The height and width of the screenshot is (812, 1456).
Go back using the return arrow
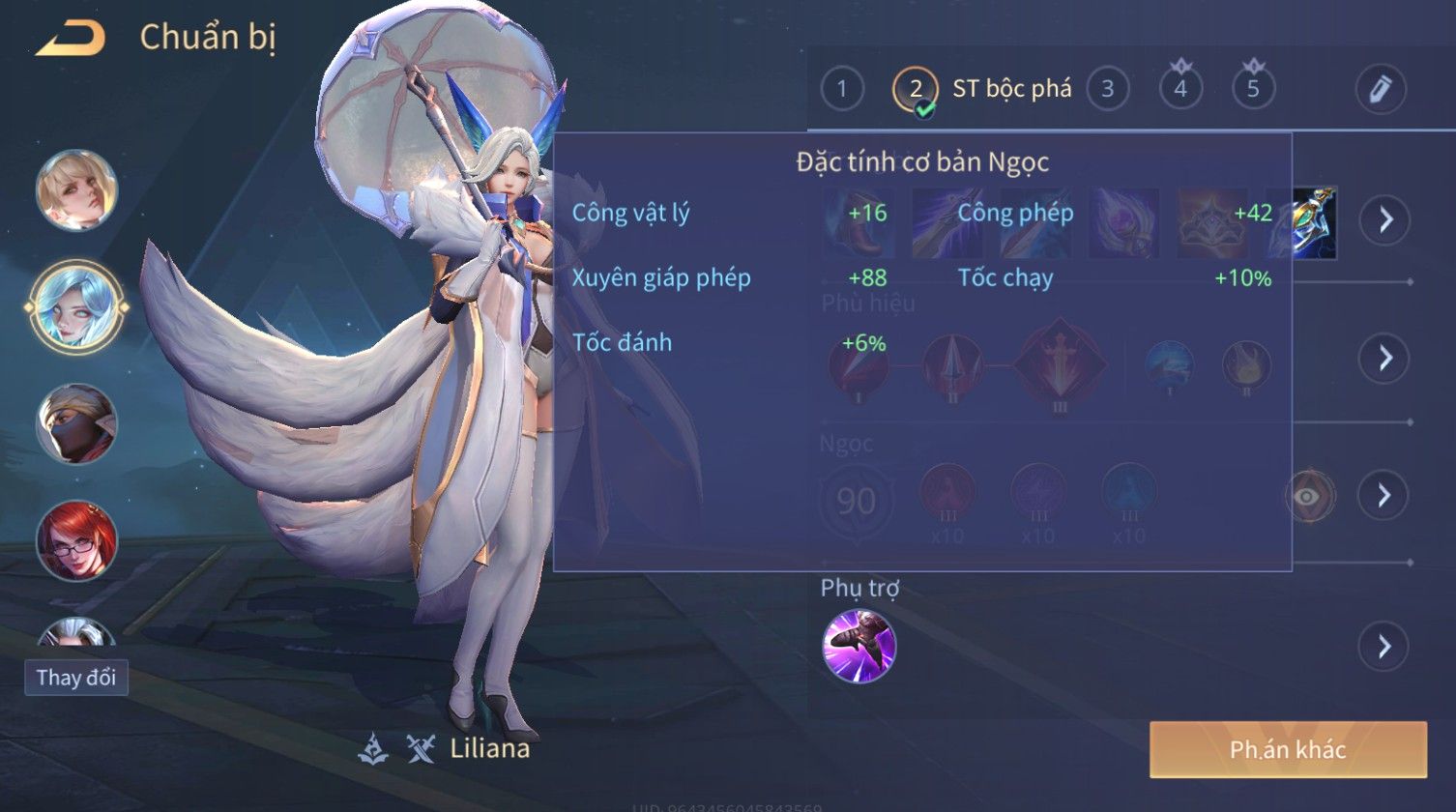[x=71, y=39]
